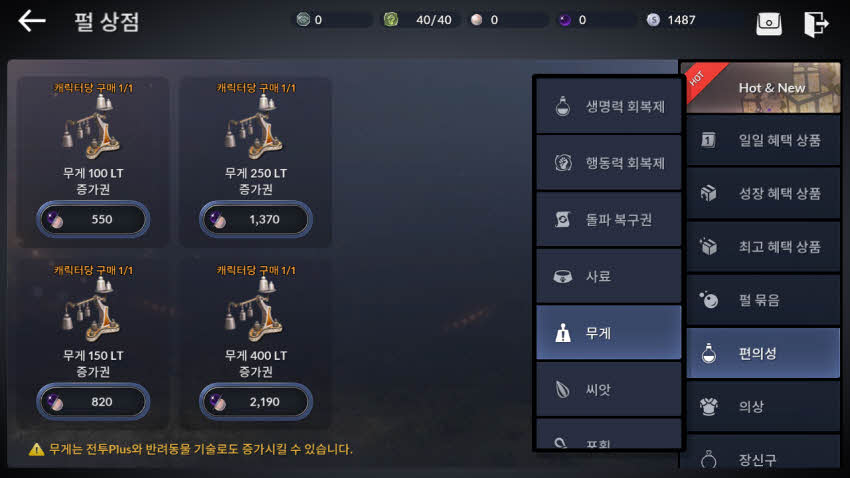Open the storage box icon at top
This screenshot has height=478, width=850.
click(769, 23)
